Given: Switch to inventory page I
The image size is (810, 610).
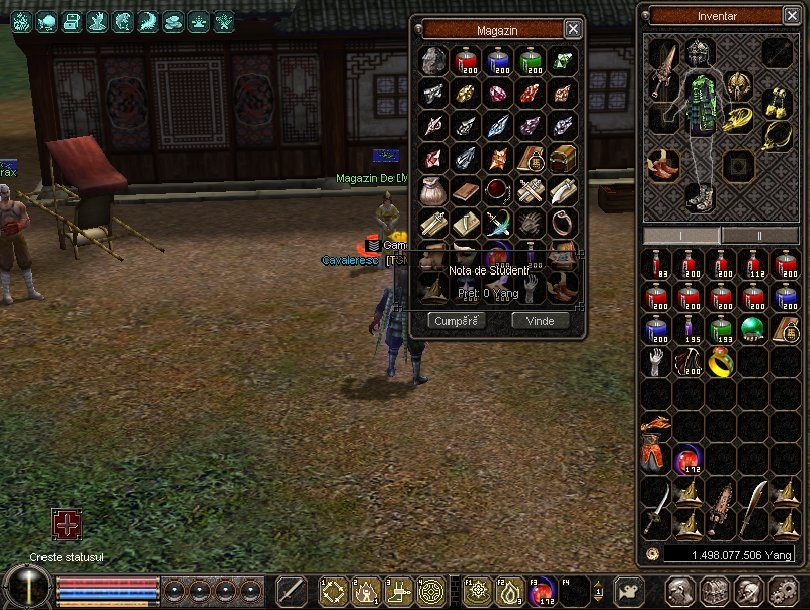Looking at the screenshot, I should pyautogui.click(x=681, y=235).
